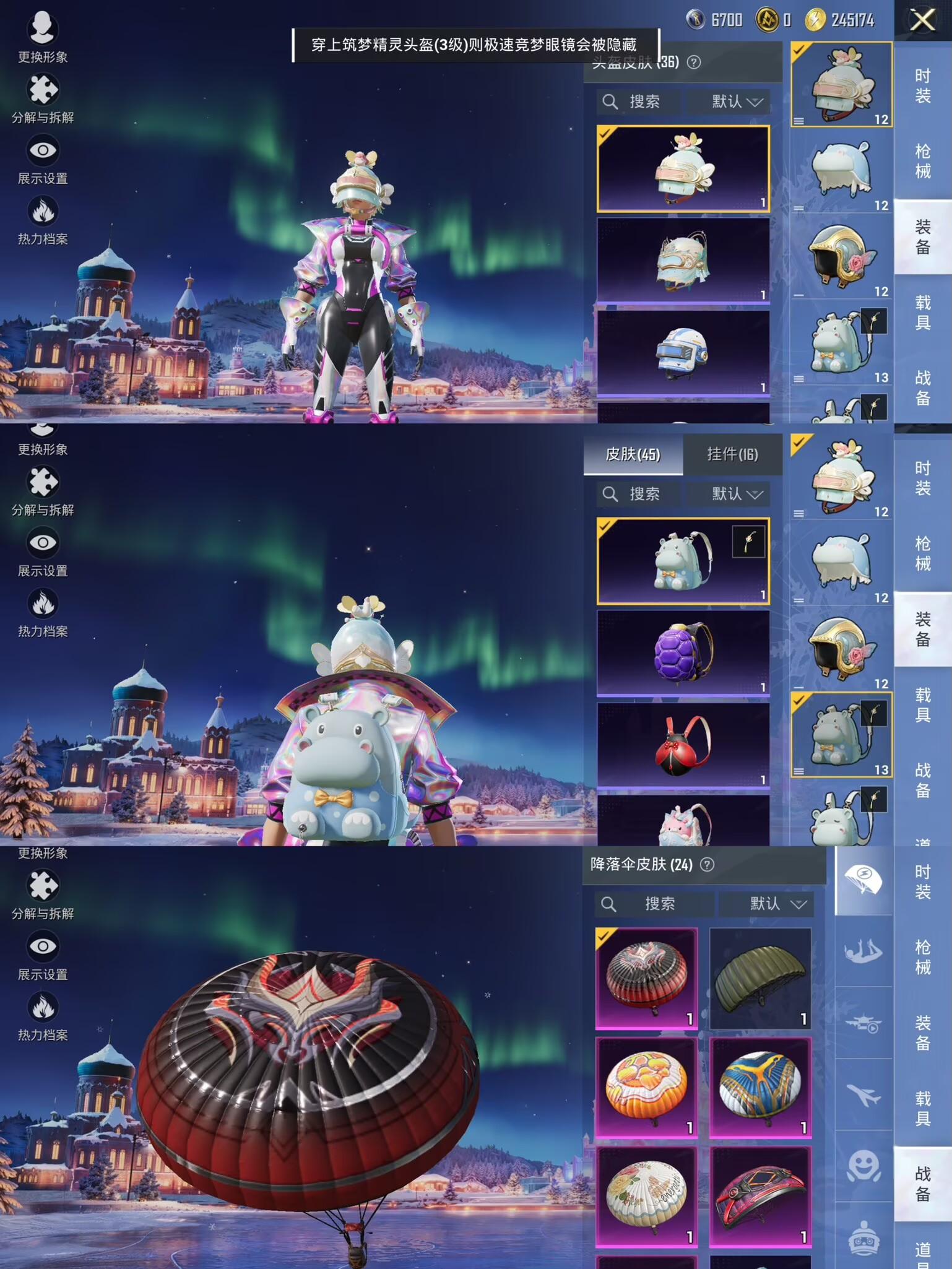Show the skydiving figure category
The height and width of the screenshot is (1269, 952).
(x=863, y=951)
